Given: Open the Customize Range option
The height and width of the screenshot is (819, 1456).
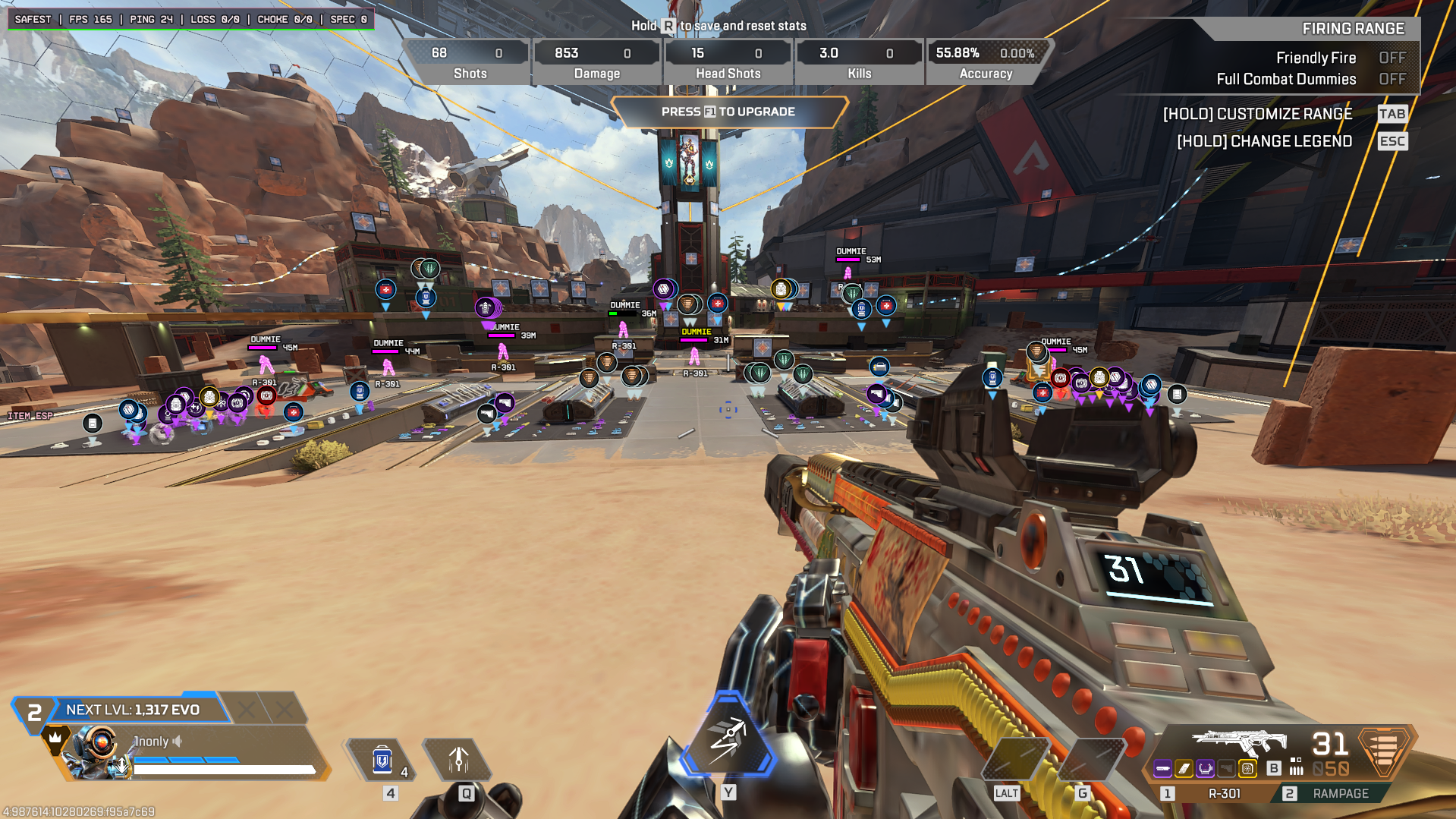Looking at the screenshot, I should pyautogui.click(x=1257, y=114).
